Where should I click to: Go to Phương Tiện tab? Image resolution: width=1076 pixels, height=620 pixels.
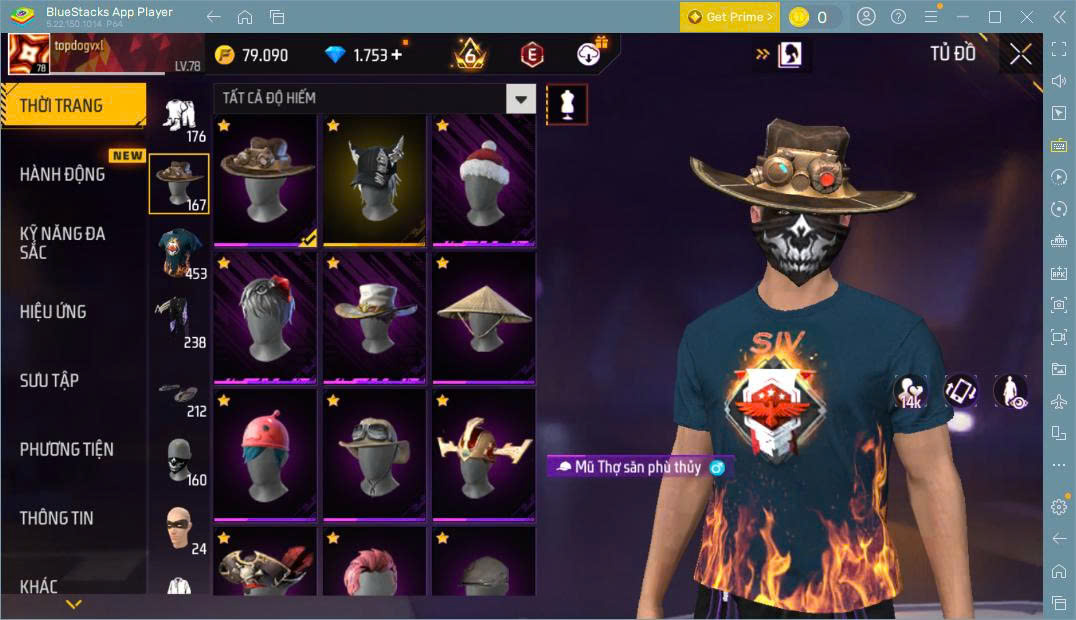coord(66,449)
